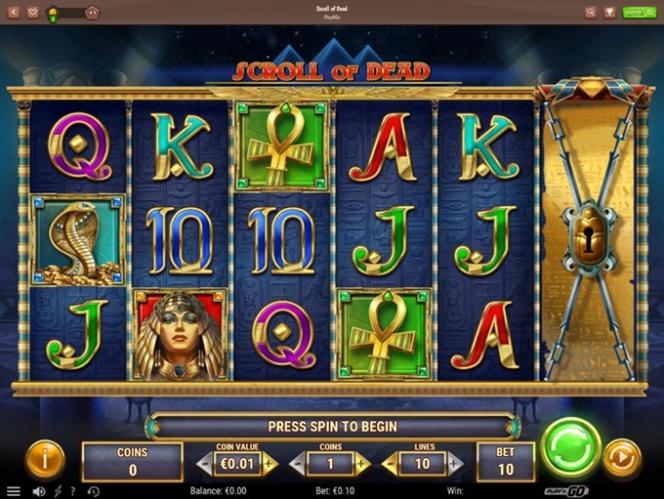Start autoplay with the orange play button

[622, 459]
